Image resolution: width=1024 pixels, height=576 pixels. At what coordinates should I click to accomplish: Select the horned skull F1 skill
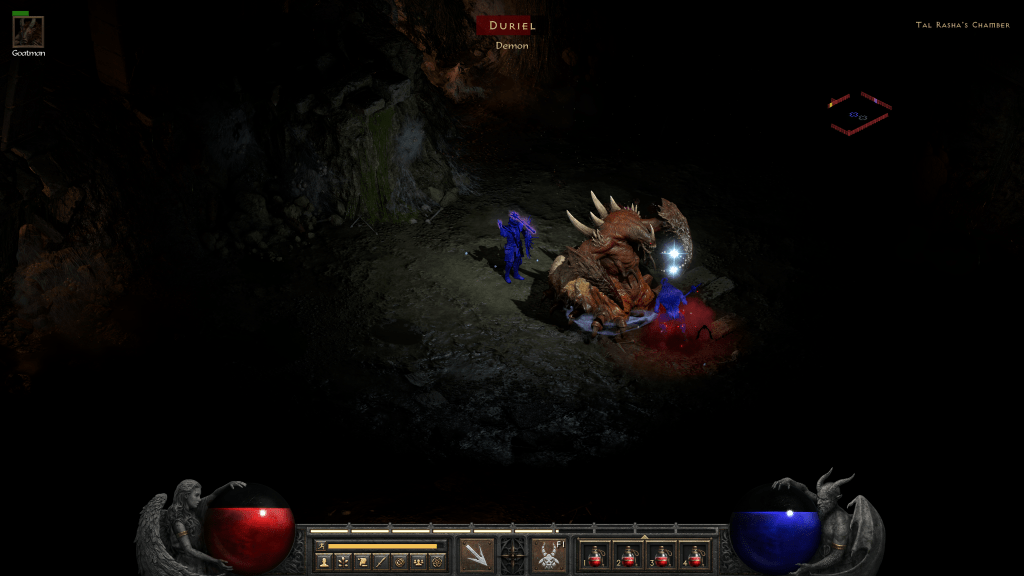tap(548, 555)
